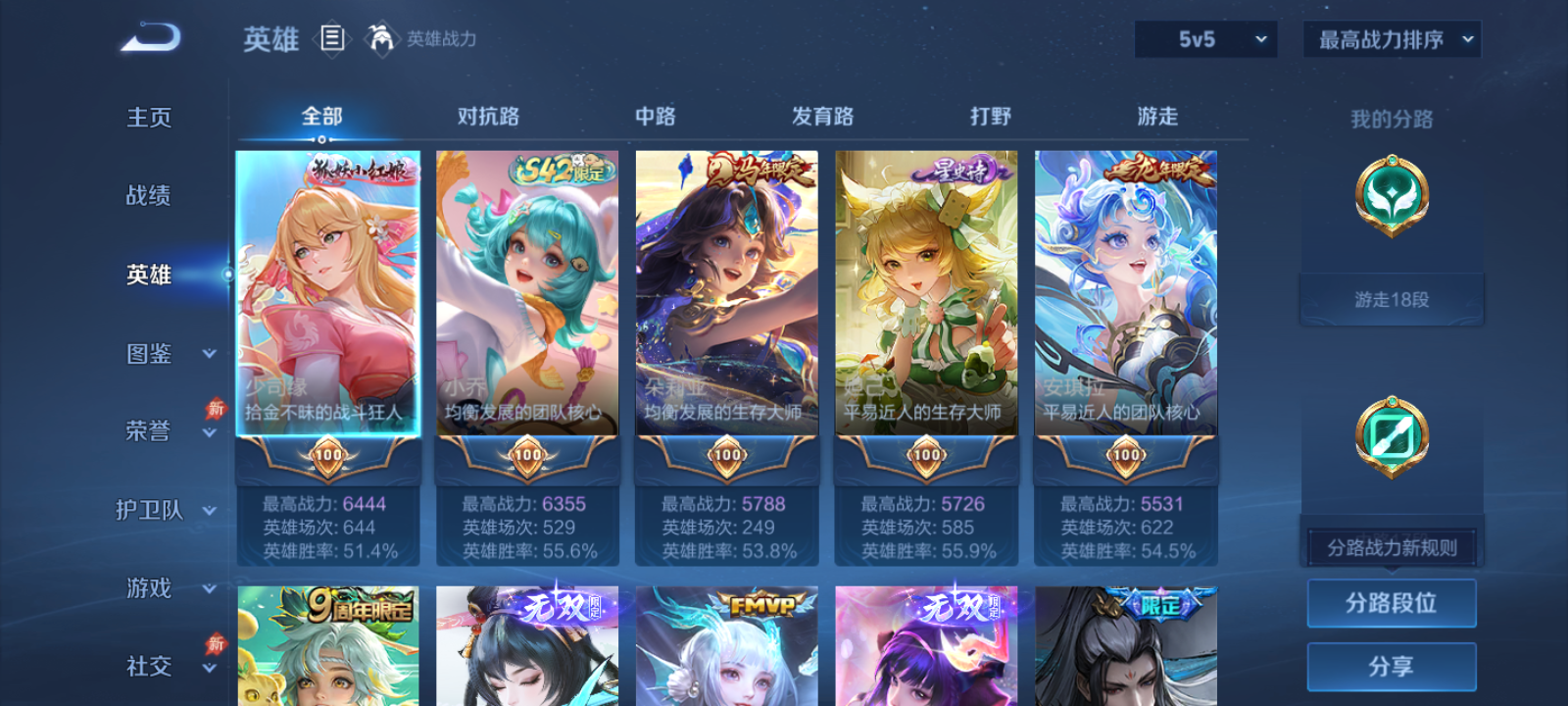Select 妲己's hero card thumbnail
The height and width of the screenshot is (706, 1568).
point(926,294)
